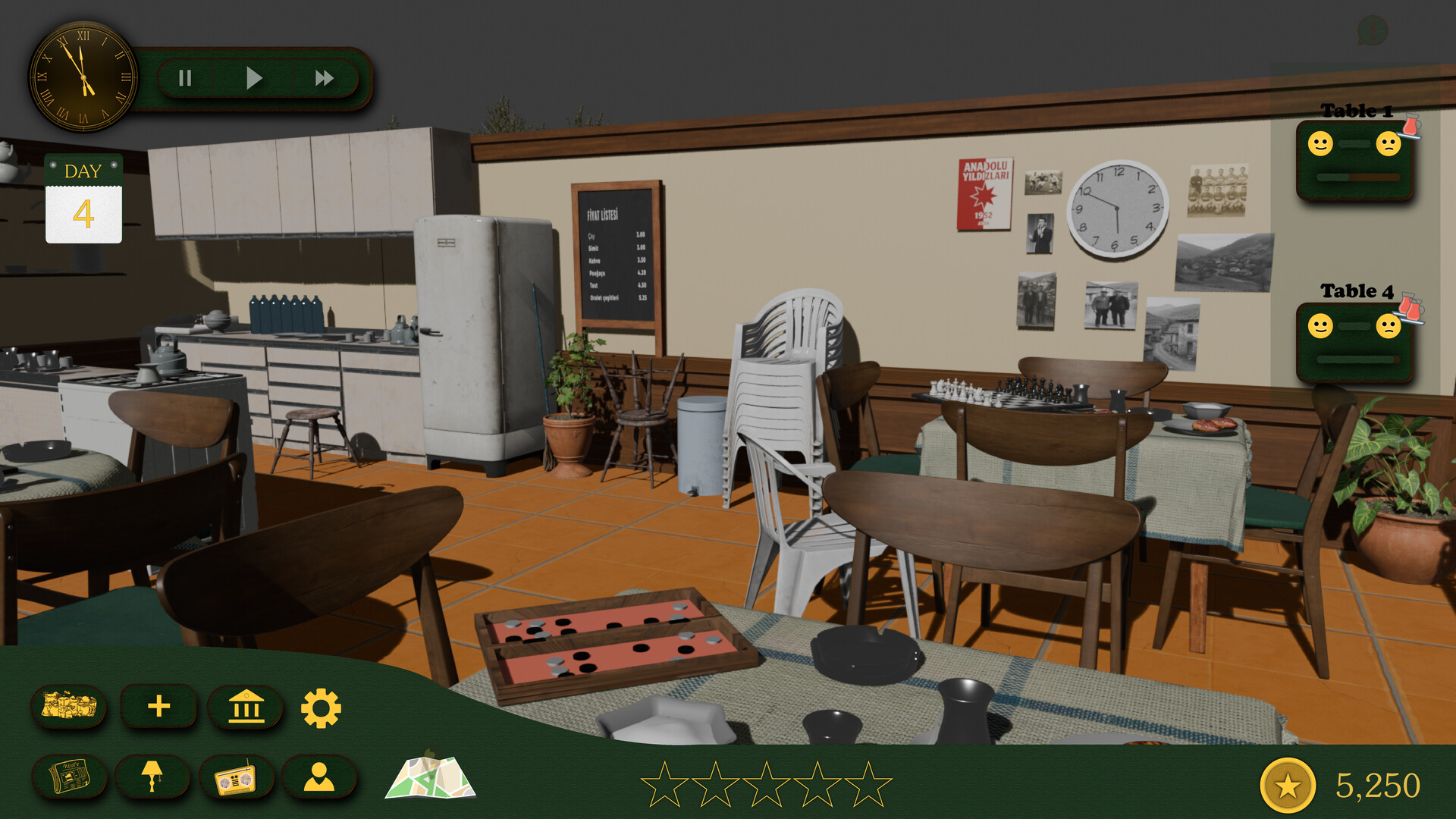The image size is (1456, 819).
Task: Turn on the radio icon
Action: pyautogui.click(x=235, y=777)
